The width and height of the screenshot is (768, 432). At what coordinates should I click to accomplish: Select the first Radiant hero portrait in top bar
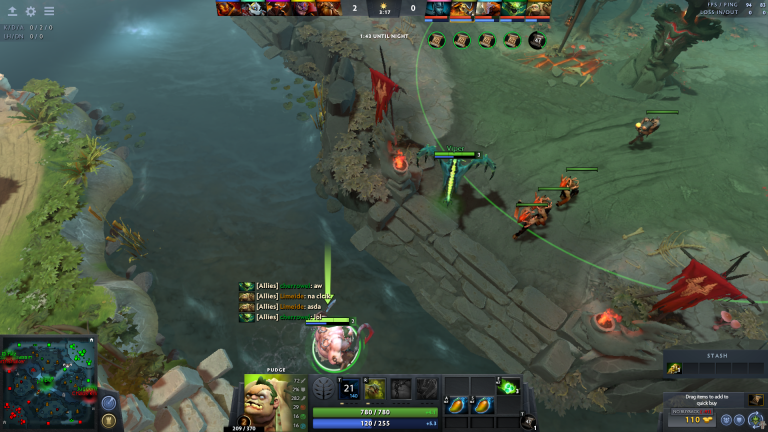tap(229, 8)
